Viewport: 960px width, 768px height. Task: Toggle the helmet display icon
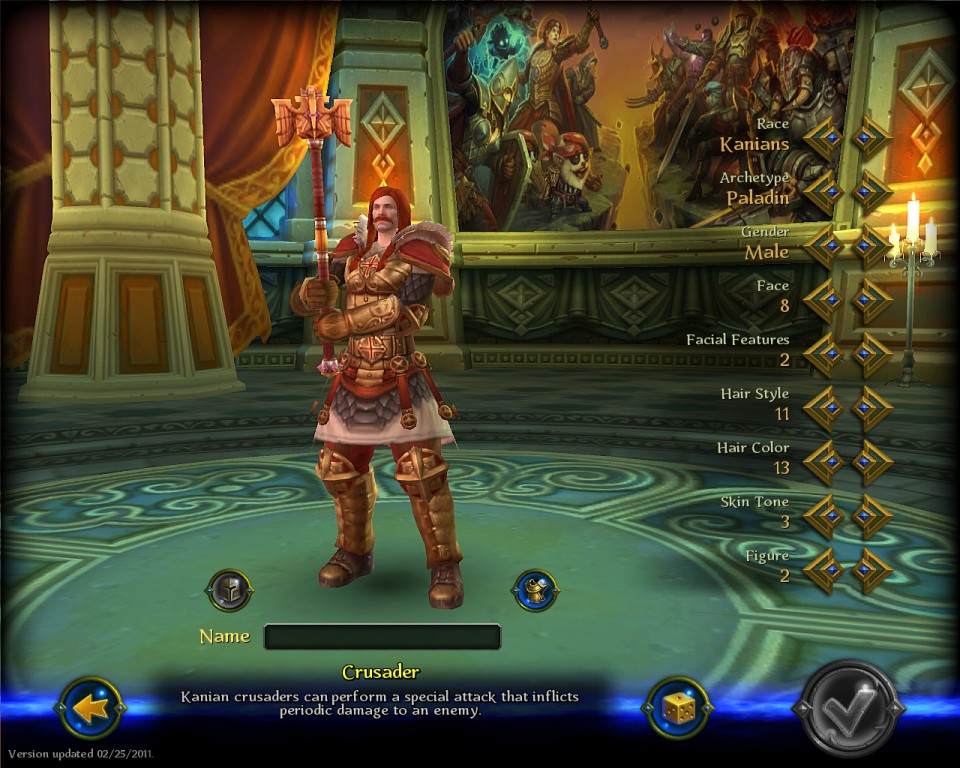click(x=229, y=591)
